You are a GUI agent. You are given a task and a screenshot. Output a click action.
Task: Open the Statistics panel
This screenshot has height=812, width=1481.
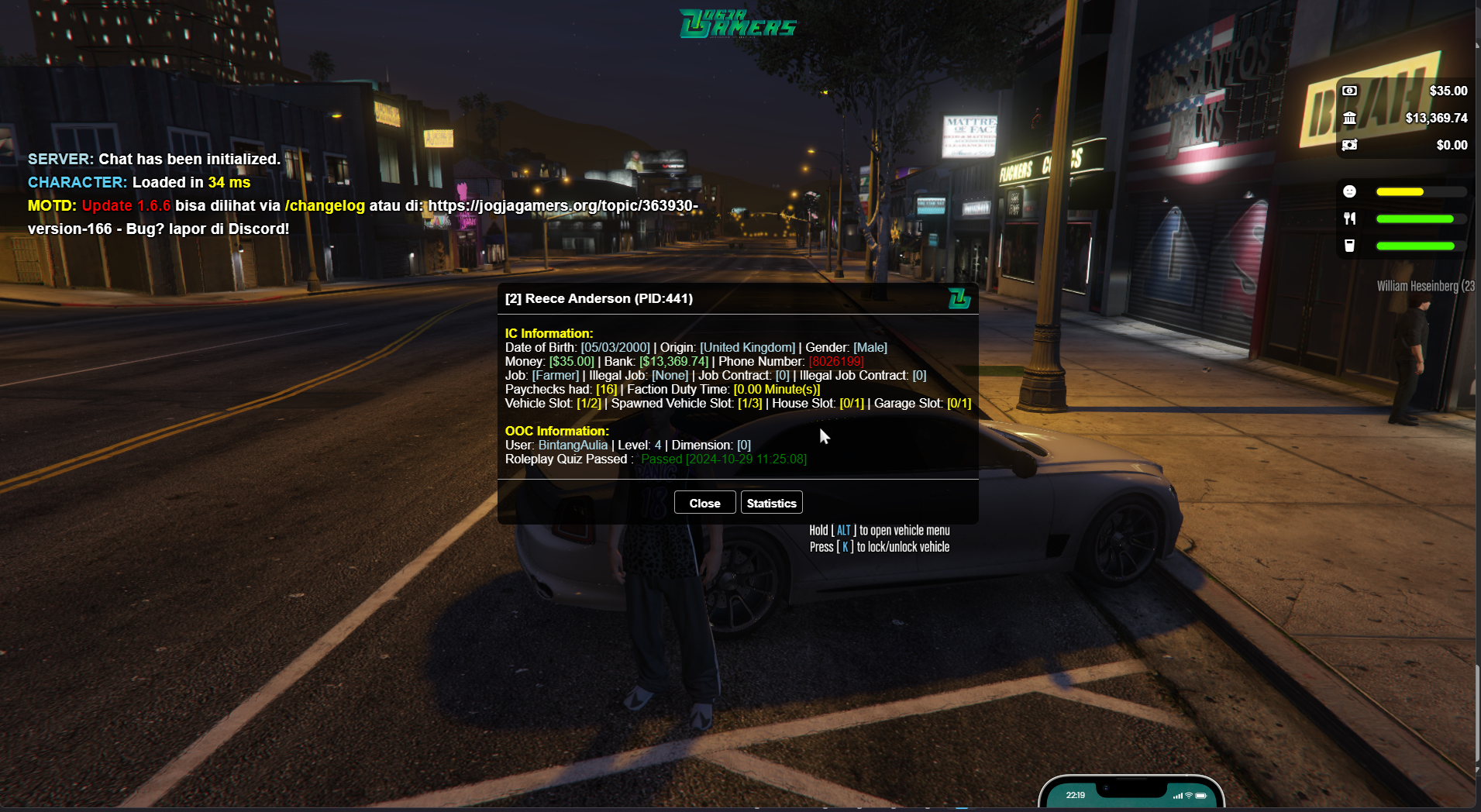tap(771, 503)
